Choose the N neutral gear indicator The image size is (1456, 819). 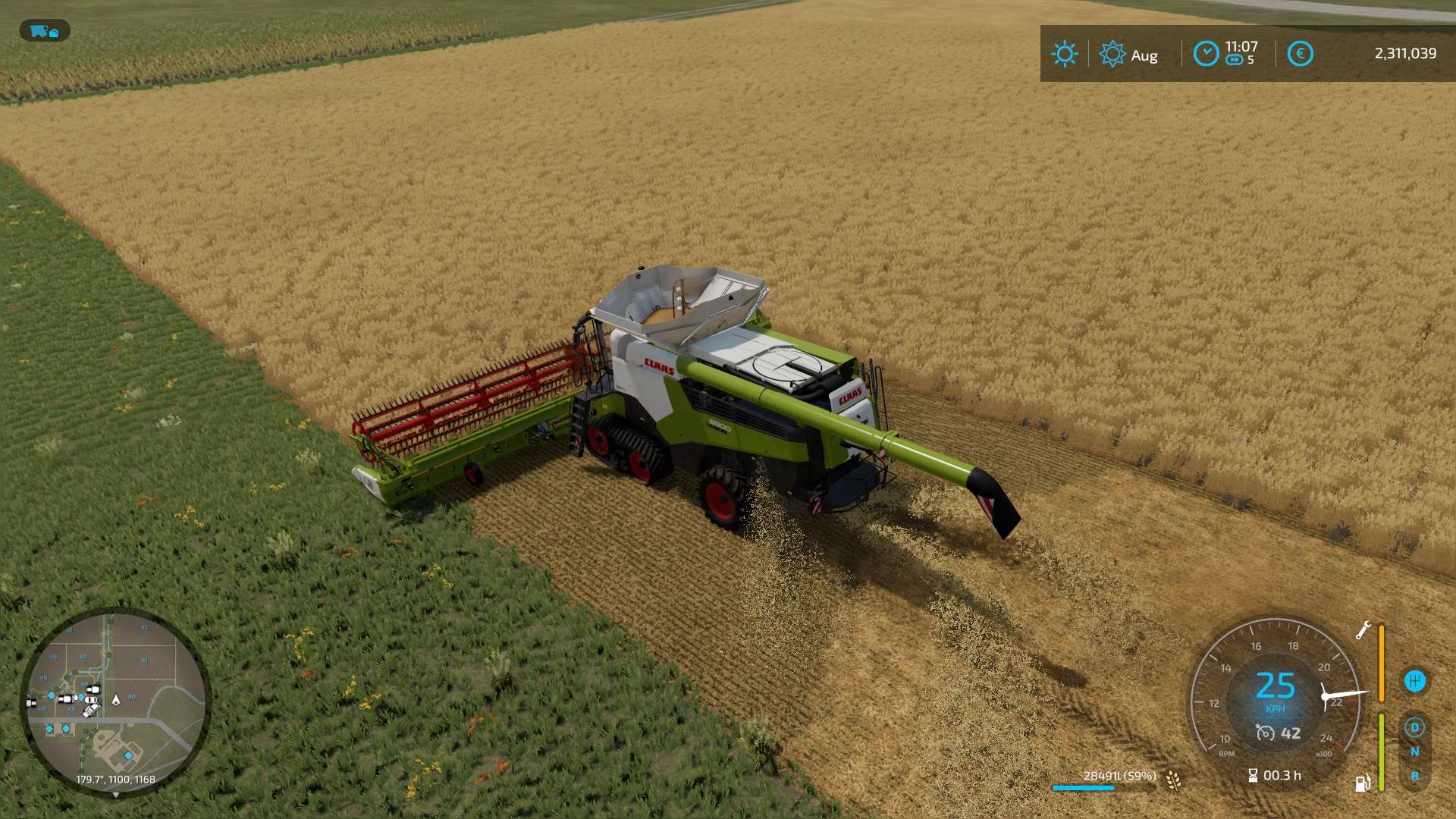click(x=1414, y=752)
